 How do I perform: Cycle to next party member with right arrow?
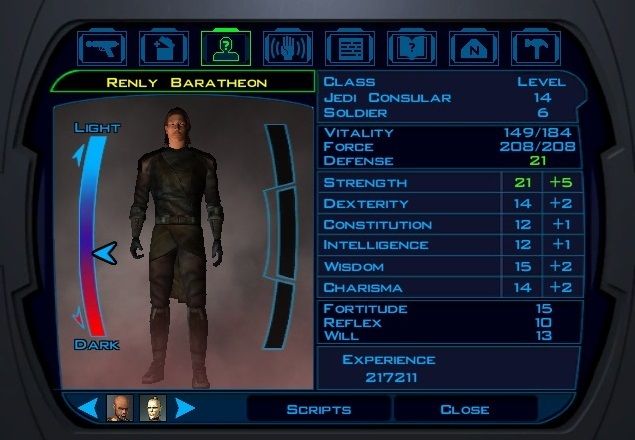185,408
